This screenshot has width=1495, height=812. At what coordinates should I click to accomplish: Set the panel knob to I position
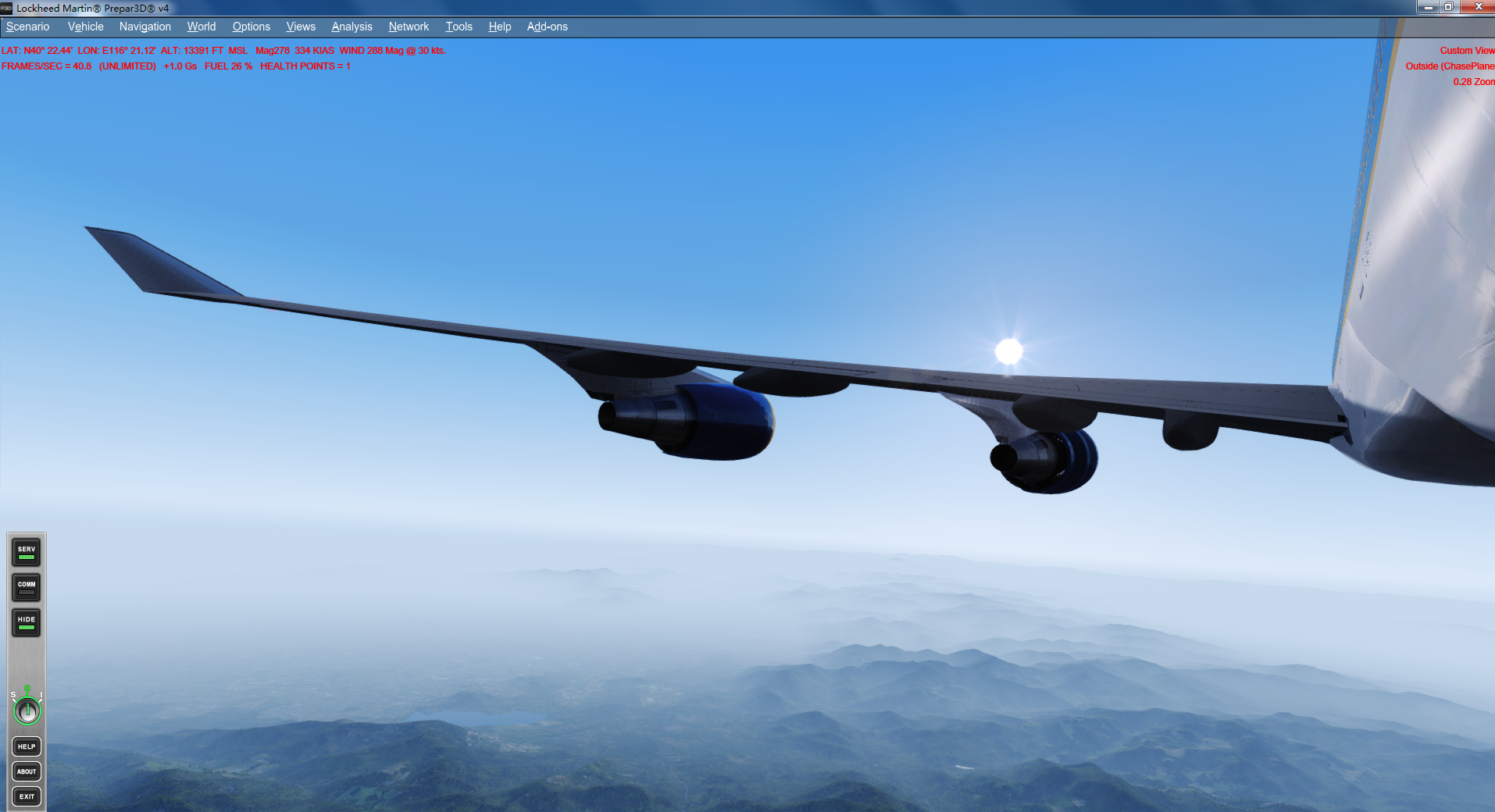coord(41,694)
